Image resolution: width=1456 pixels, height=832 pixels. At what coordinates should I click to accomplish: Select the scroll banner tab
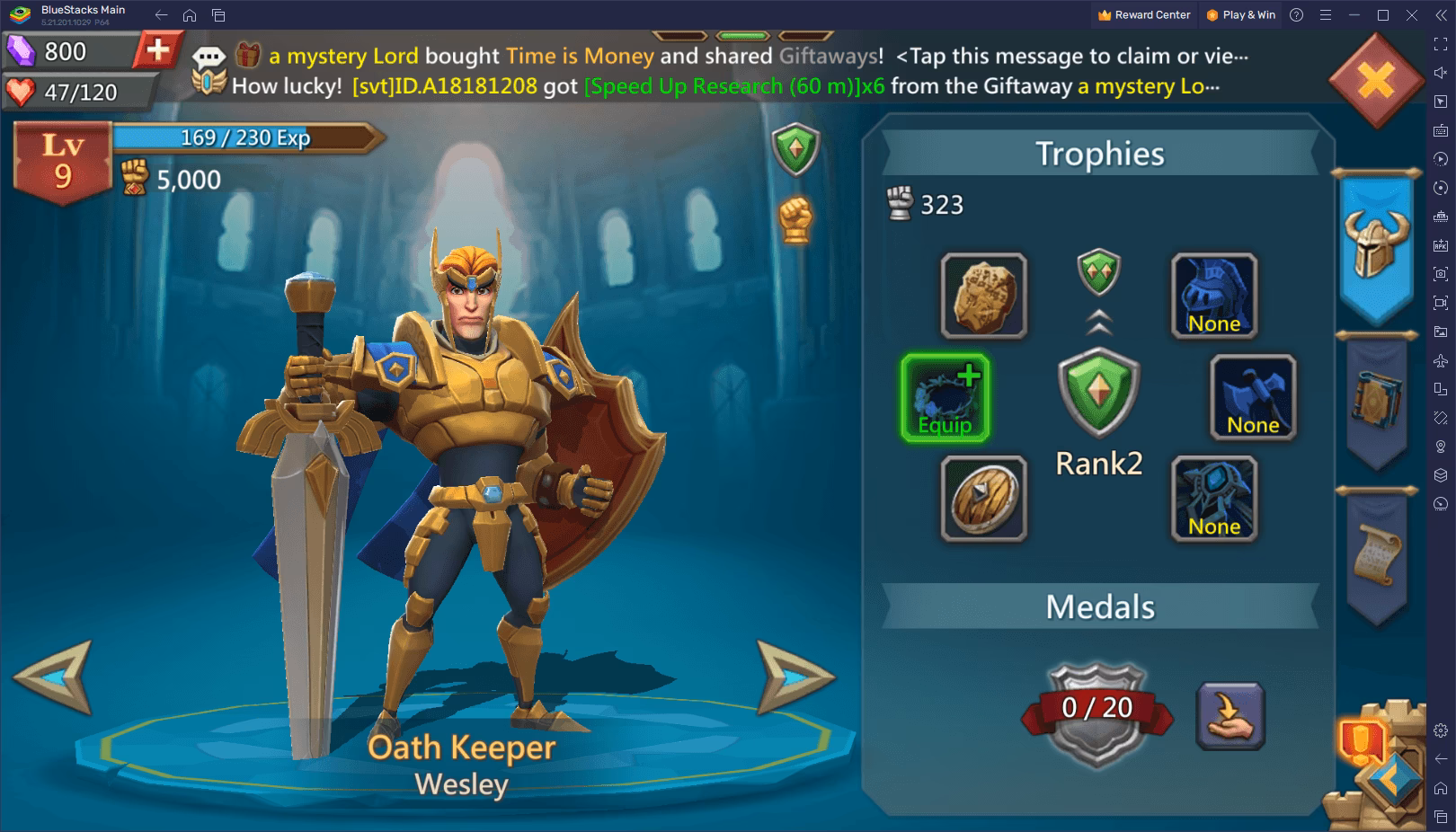pyautogui.click(x=1376, y=553)
